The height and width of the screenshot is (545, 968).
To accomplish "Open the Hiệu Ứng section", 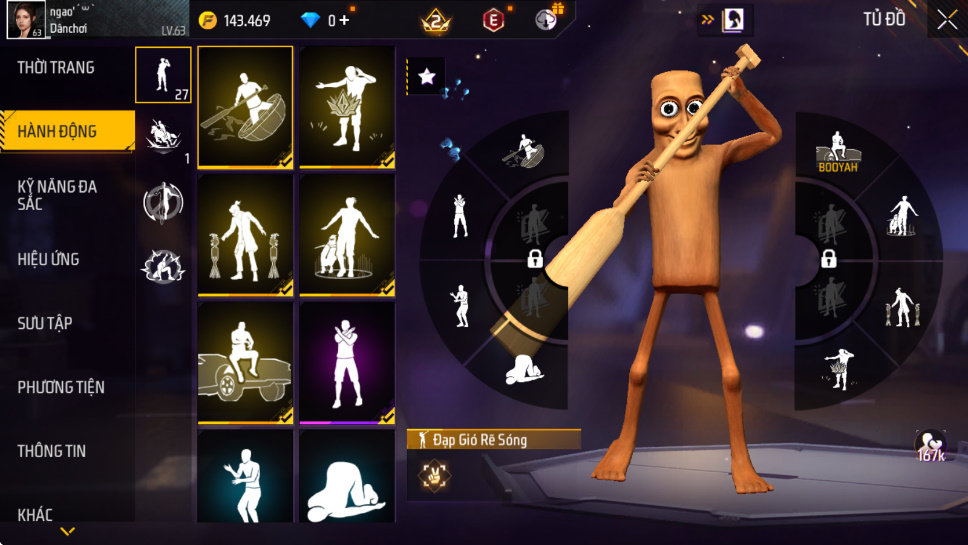I will [x=48, y=259].
